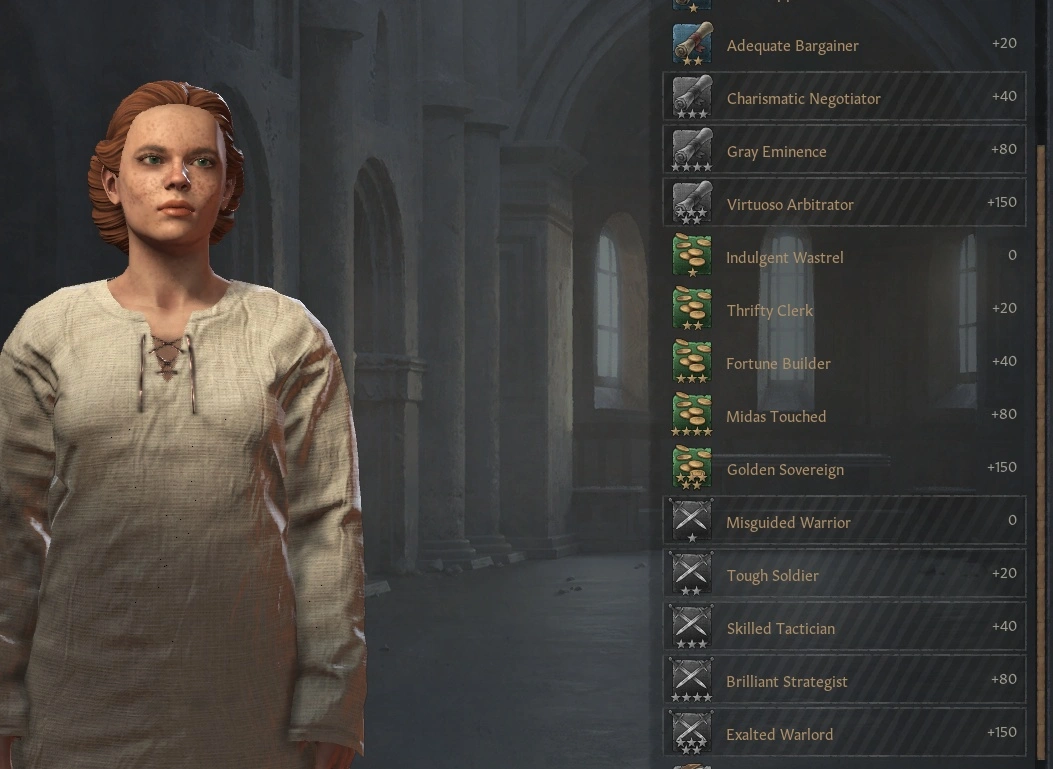This screenshot has height=769, width=1053.
Task: Choose the Exalted Warlord trait
Action: [844, 734]
